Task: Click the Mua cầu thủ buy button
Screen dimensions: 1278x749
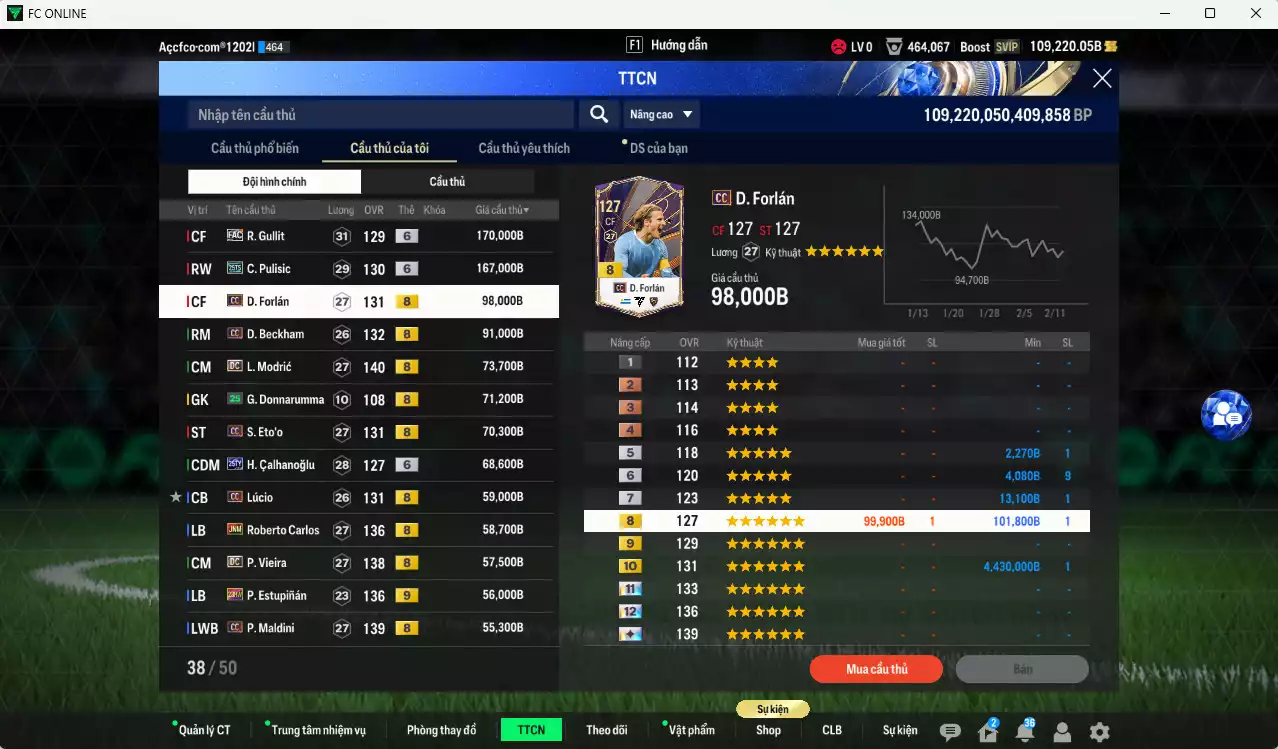Action: (x=876, y=669)
